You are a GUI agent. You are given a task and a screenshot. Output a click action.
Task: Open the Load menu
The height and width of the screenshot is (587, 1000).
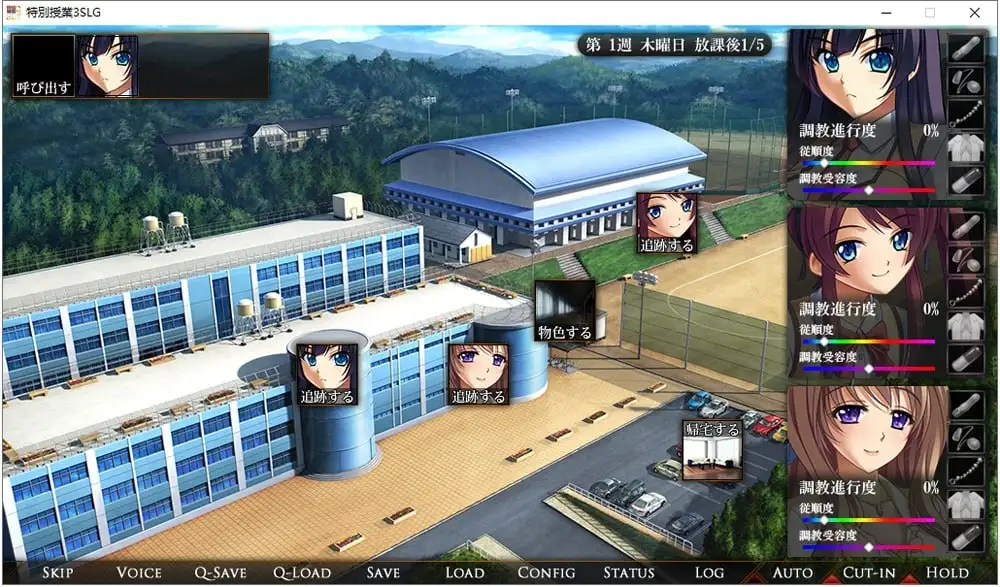point(464,573)
